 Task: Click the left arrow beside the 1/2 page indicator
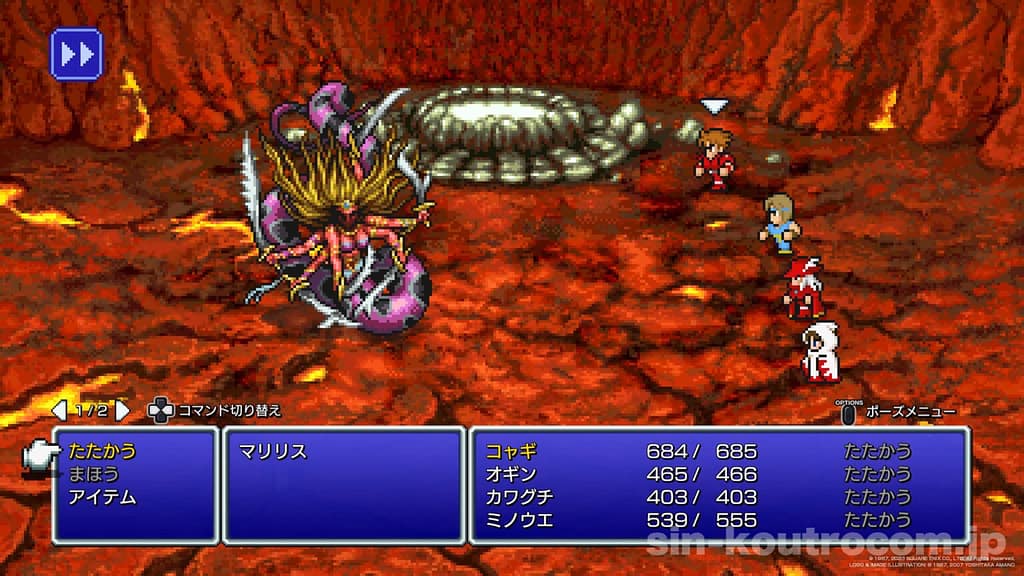58,410
